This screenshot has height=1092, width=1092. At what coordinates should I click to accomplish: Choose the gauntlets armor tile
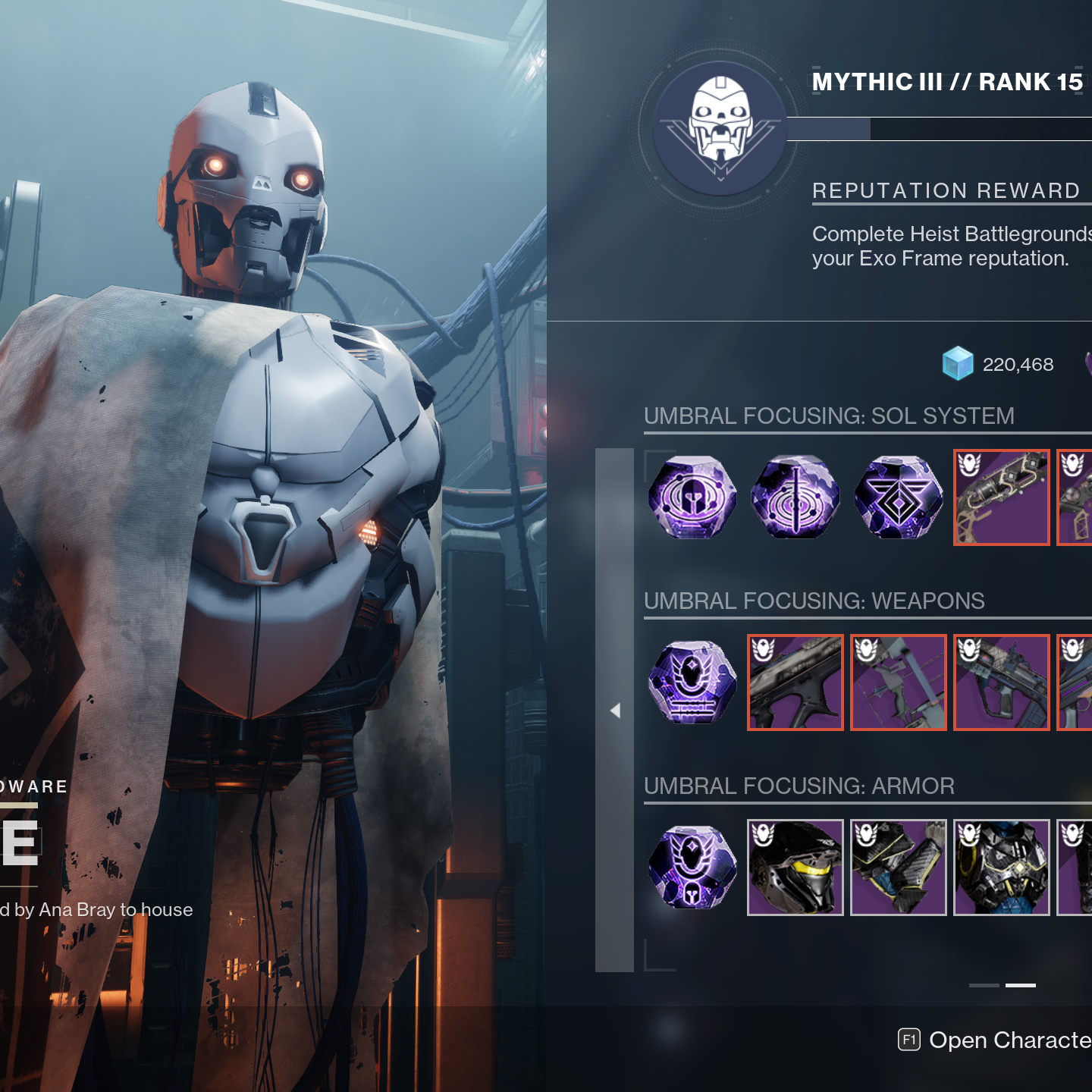899,868
